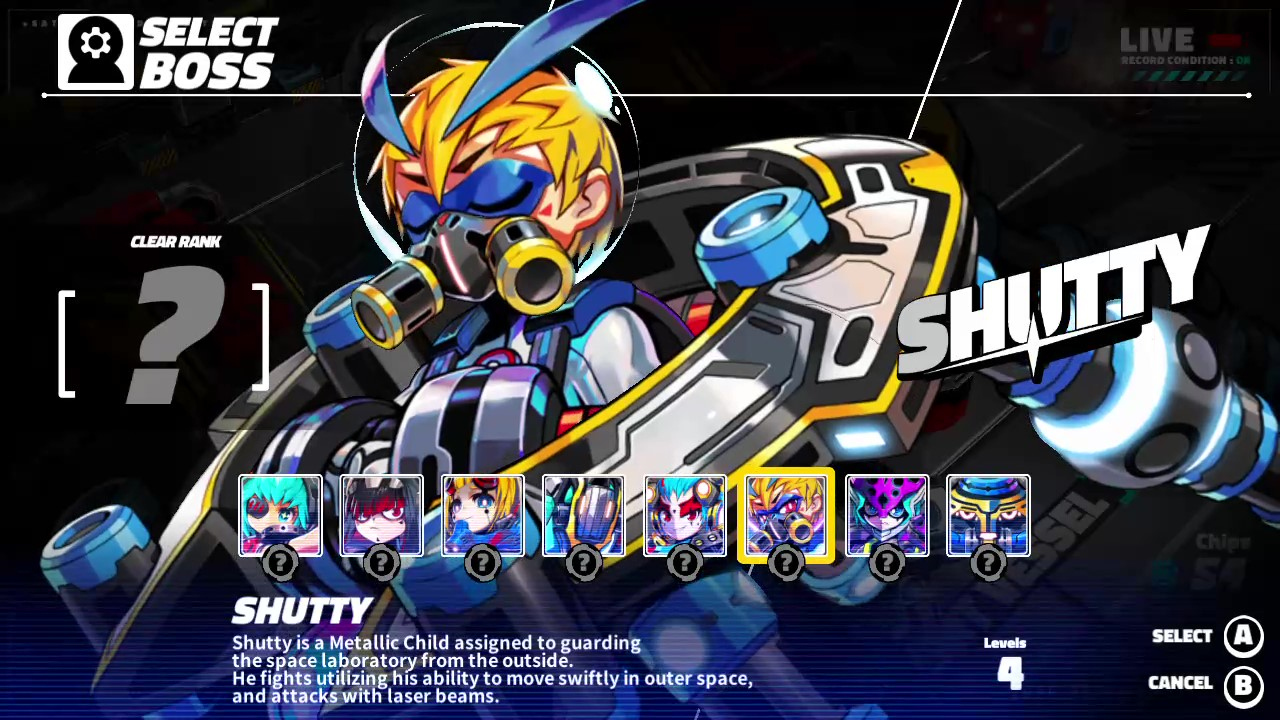Click the A button icon beside SELECT
The image size is (1280, 720).
click(x=1243, y=637)
